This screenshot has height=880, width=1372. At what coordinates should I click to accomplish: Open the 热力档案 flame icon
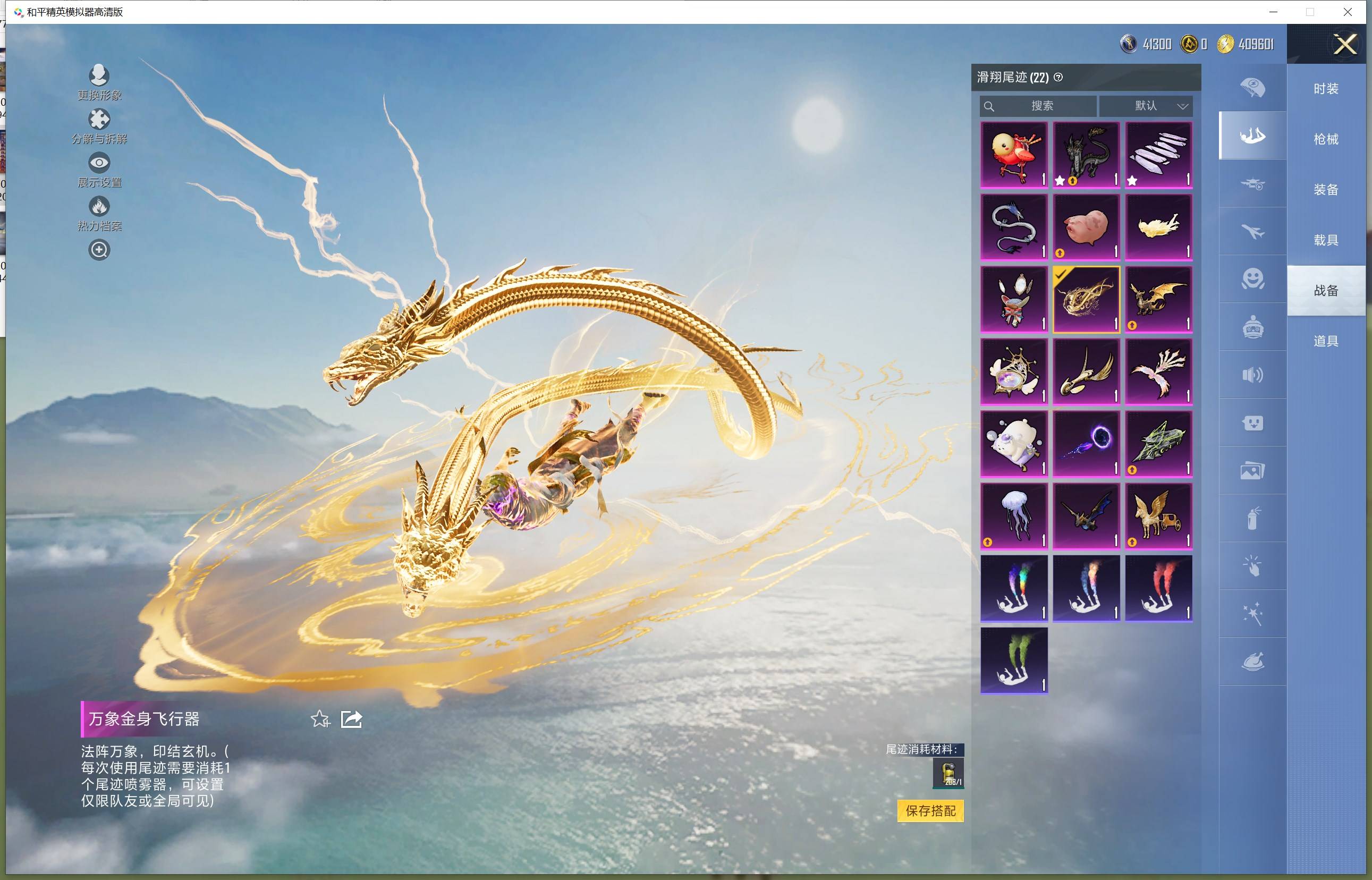pyautogui.click(x=99, y=206)
